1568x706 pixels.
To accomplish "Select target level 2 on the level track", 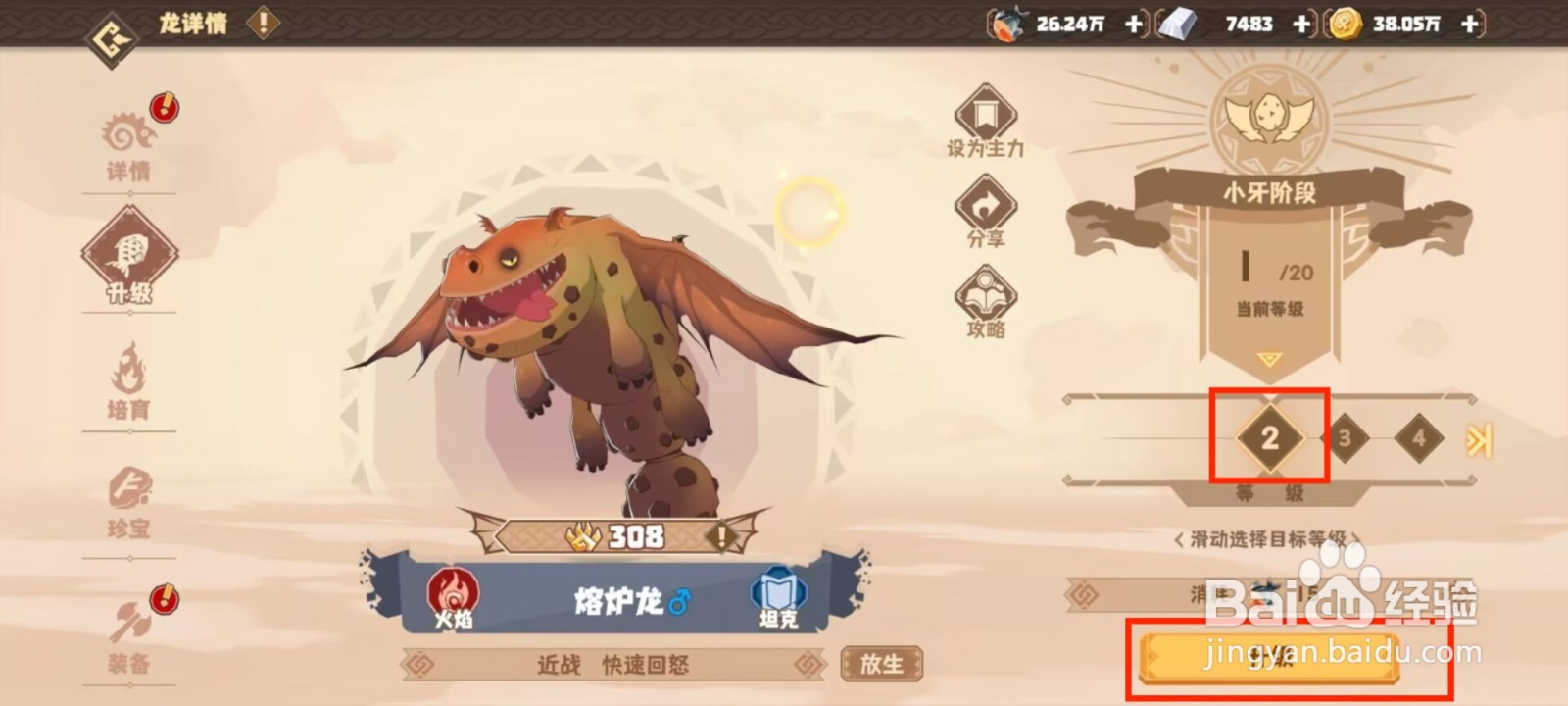I will (1268, 439).
